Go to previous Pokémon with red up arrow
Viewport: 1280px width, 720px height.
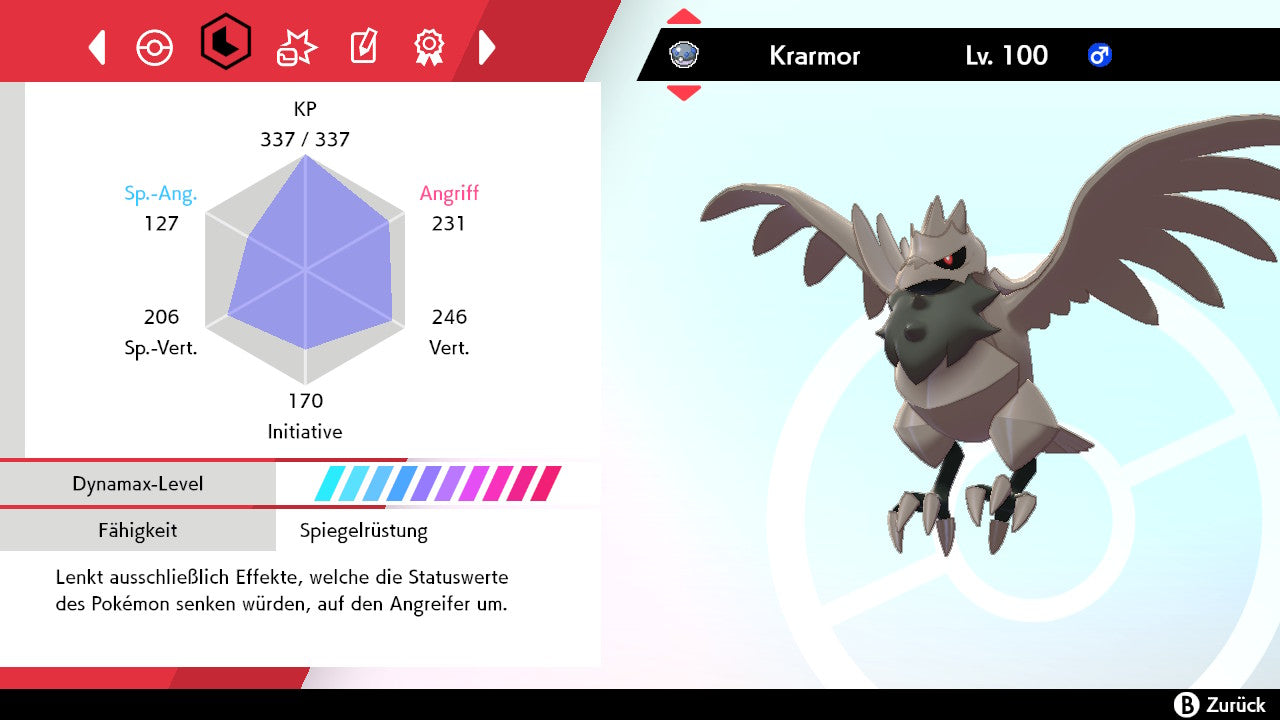tap(684, 17)
